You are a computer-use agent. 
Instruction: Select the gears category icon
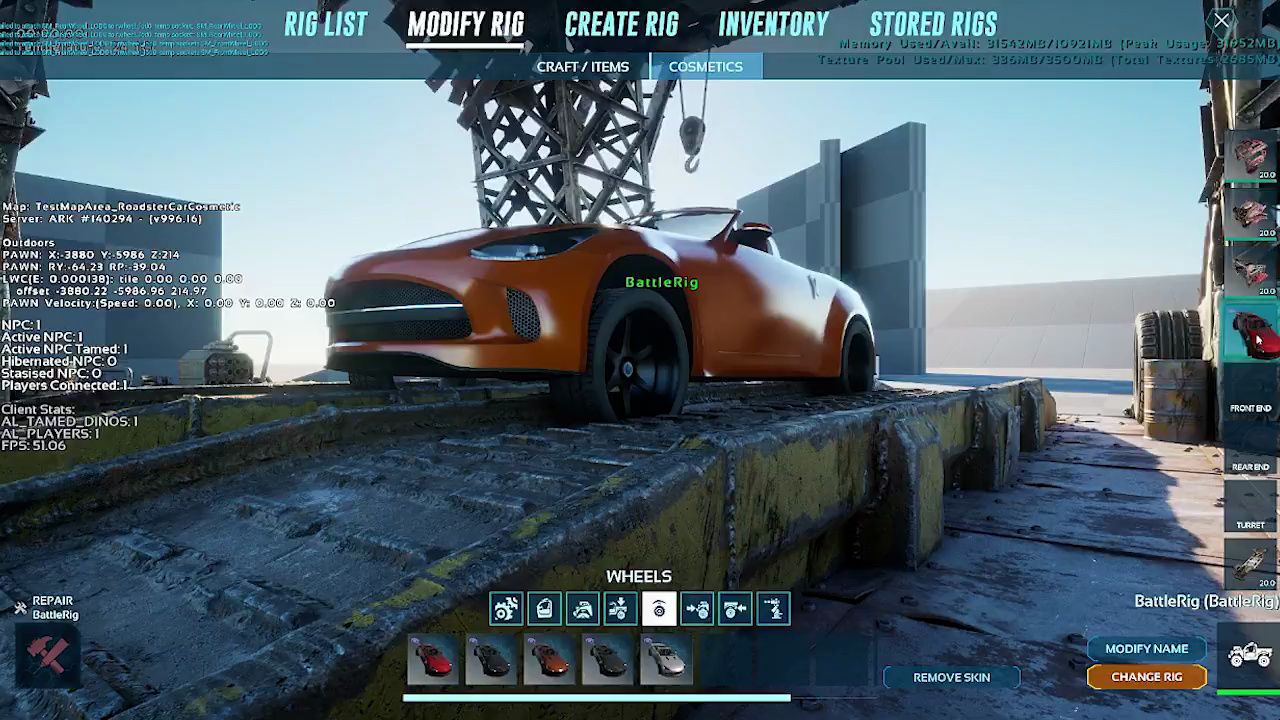tap(506, 609)
